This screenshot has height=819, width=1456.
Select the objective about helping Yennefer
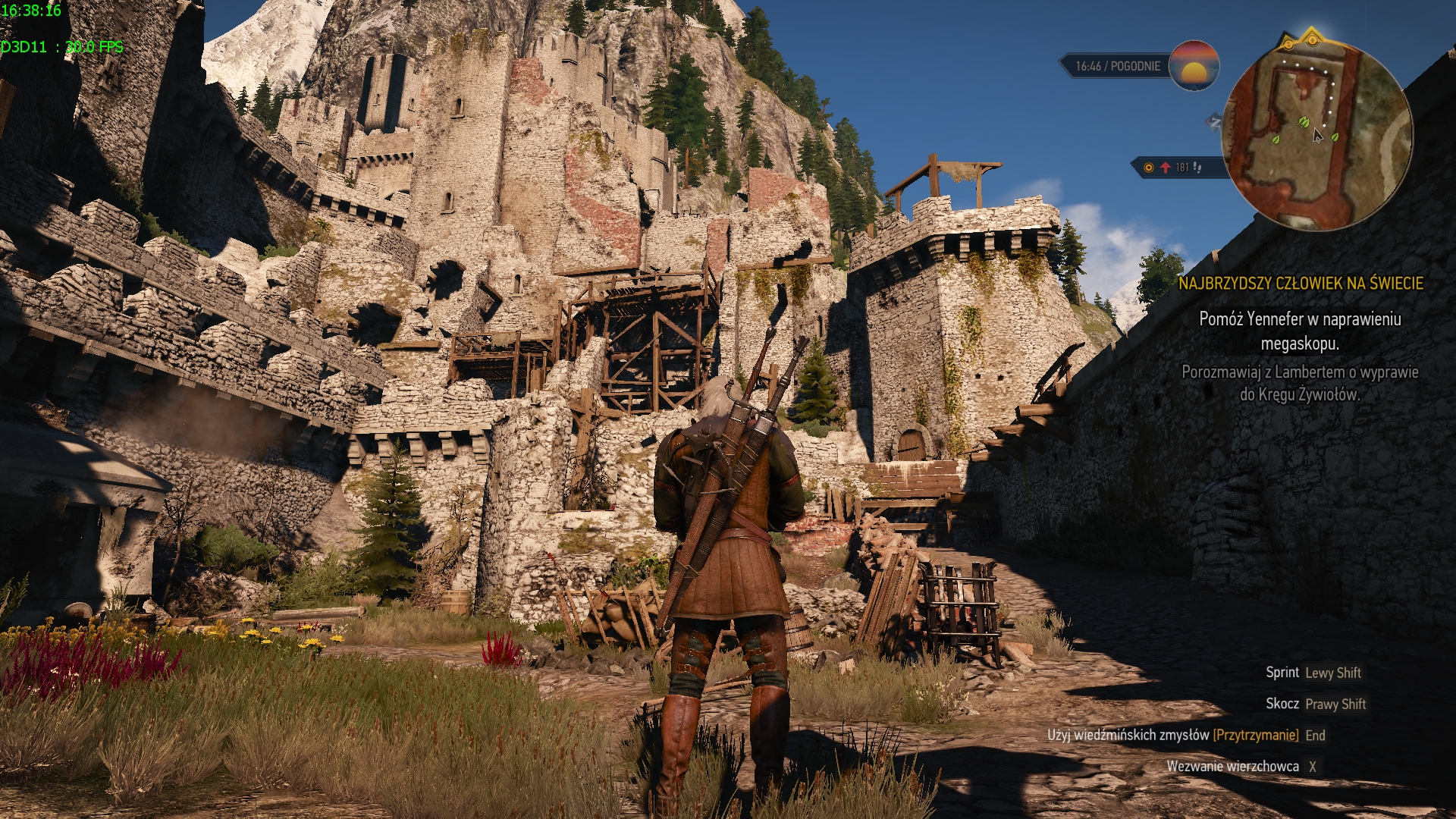[x=1300, y=331]
